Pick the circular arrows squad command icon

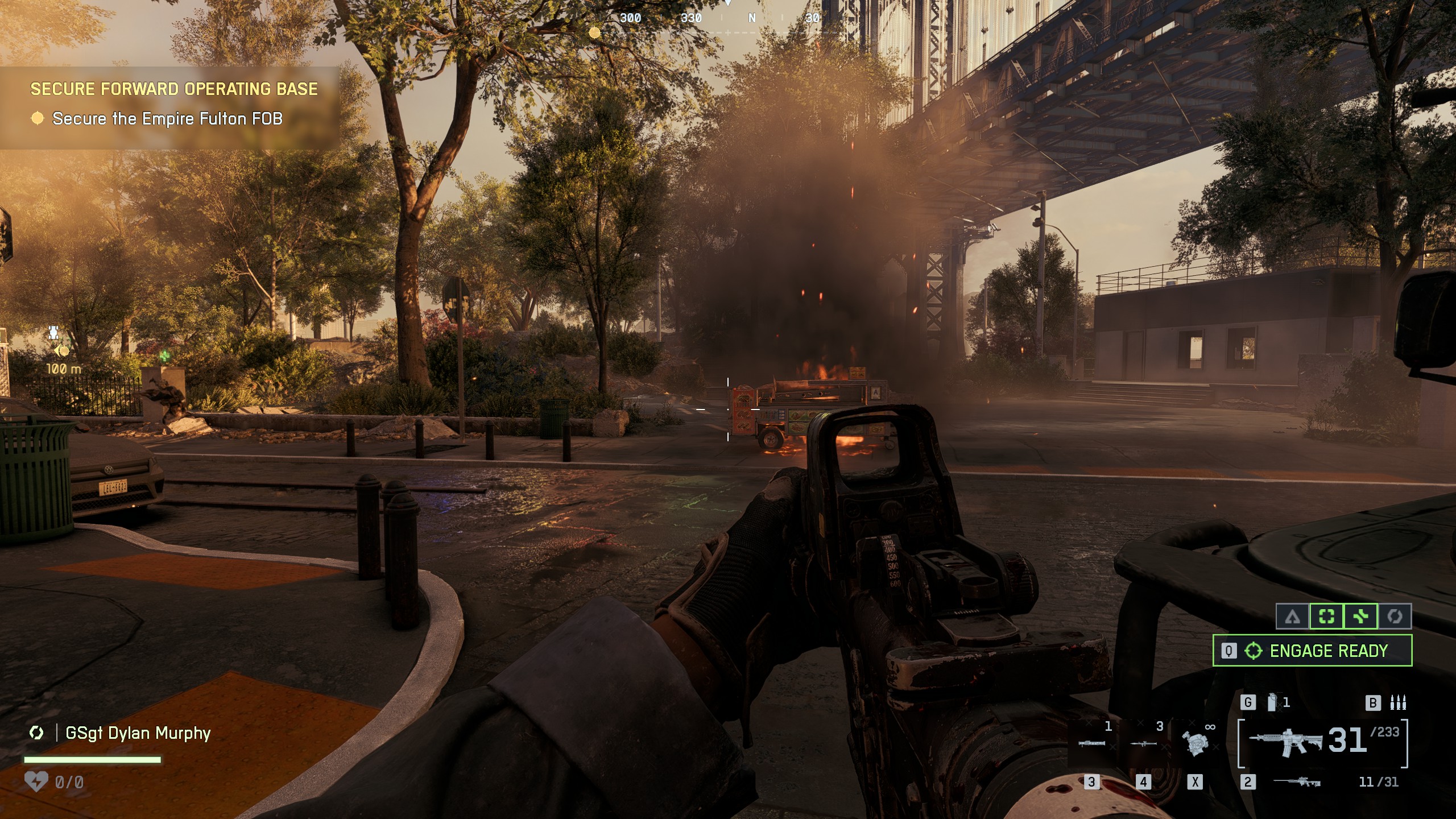pyautogui.click(x=1395, y=617)
